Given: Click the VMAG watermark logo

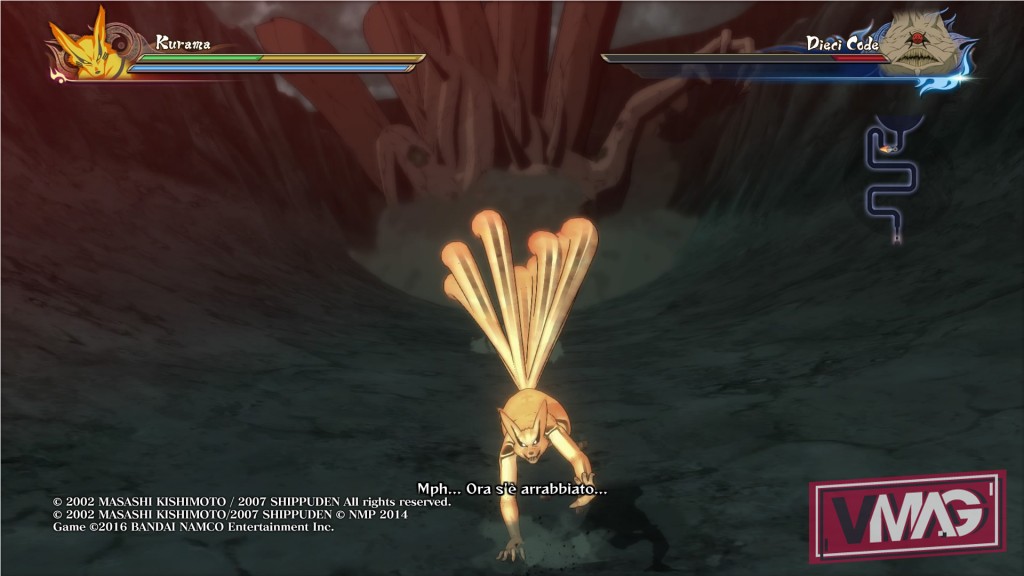Looking at the screenshot, I should pos(908,516).
